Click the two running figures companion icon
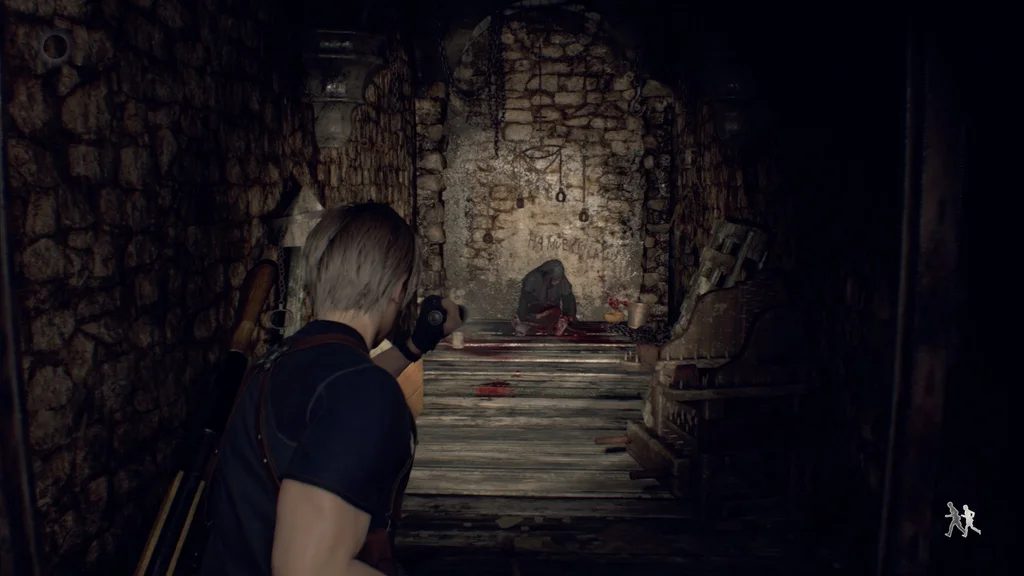Screen dimensions: 1024x576 pyautogui.click(x=962, y=519)
